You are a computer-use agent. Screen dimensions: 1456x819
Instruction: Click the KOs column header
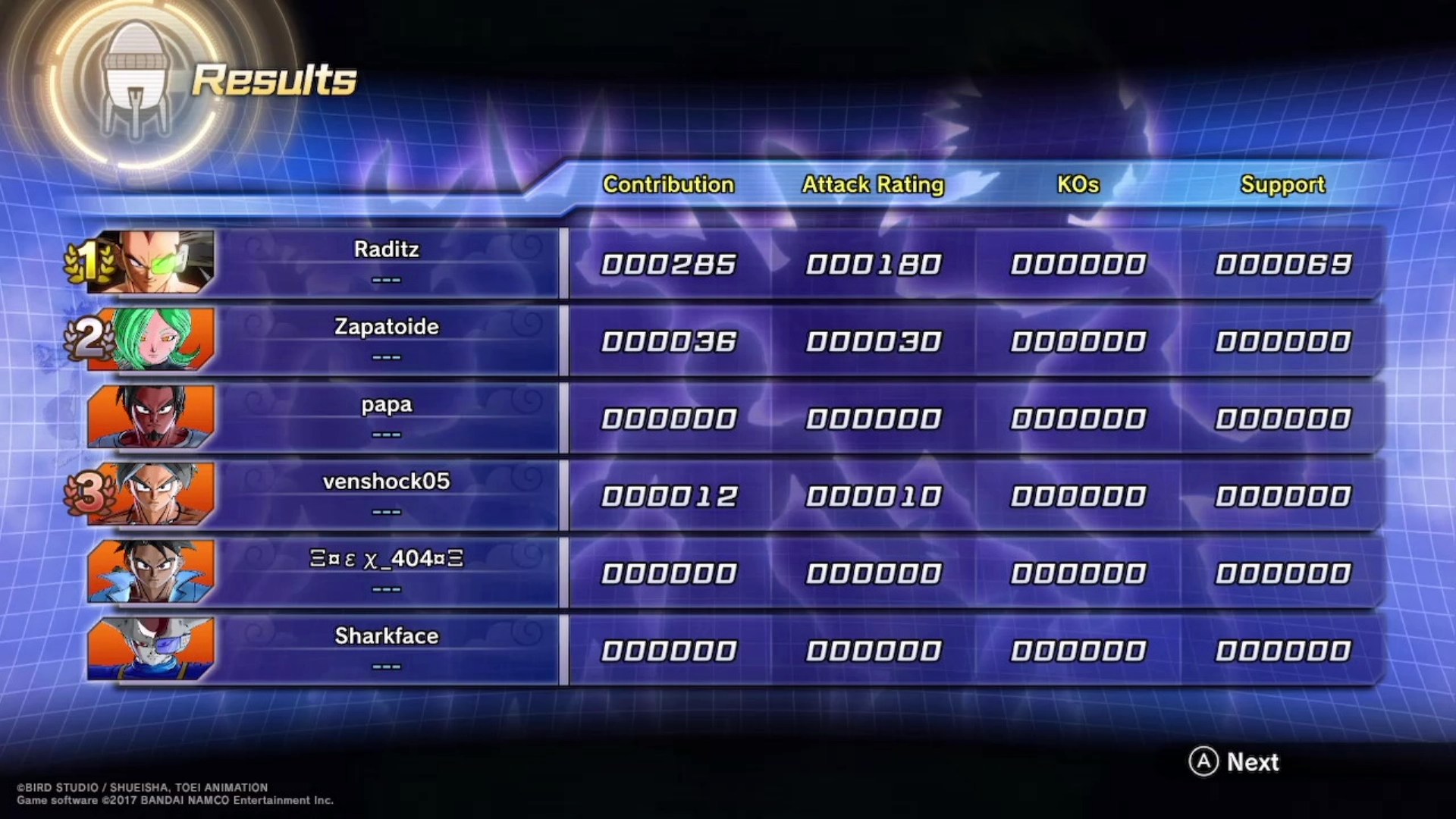(1078, 184)
